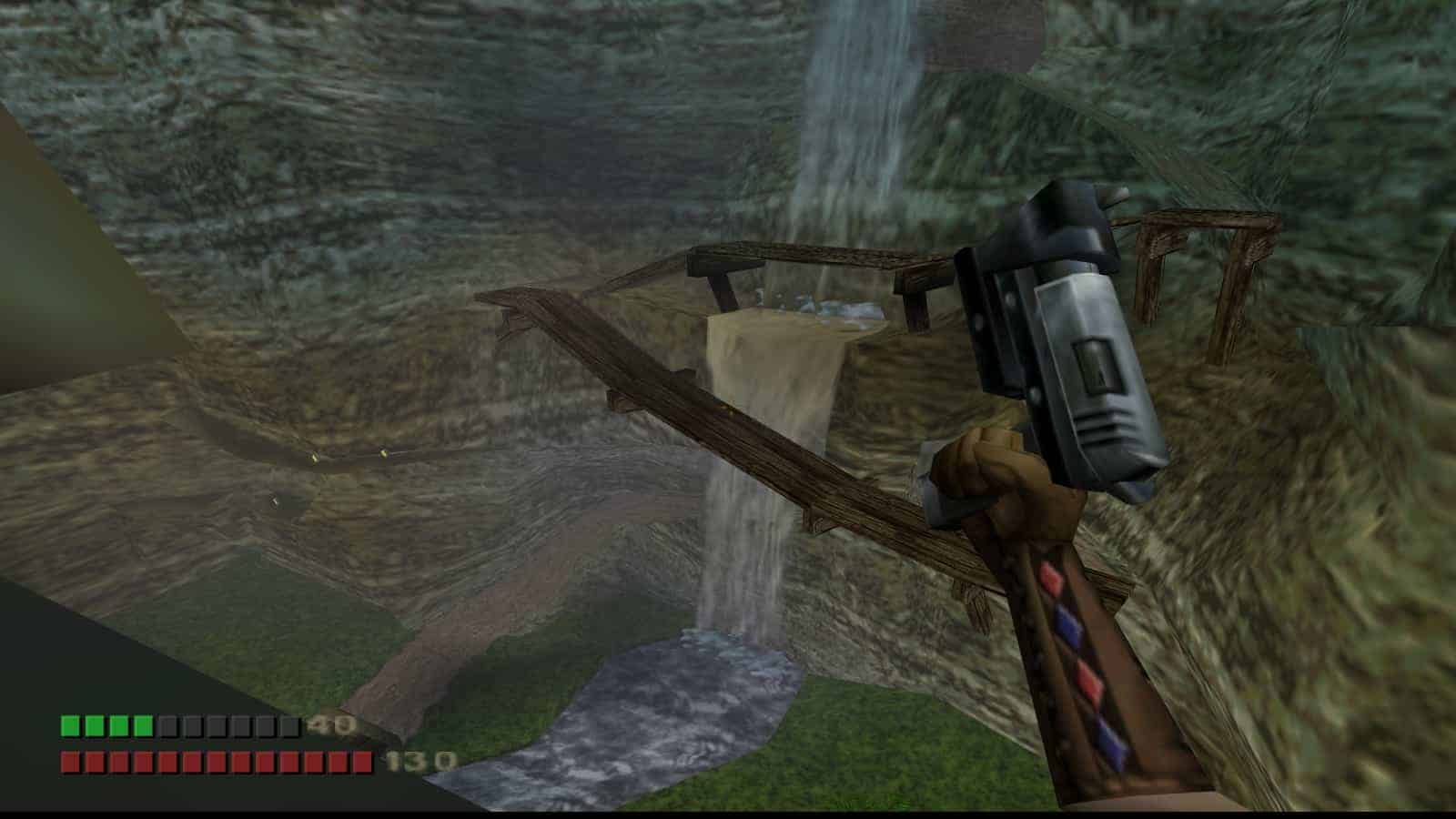
Task: Click the health value readout showing 40
Action: click(332, 725)
